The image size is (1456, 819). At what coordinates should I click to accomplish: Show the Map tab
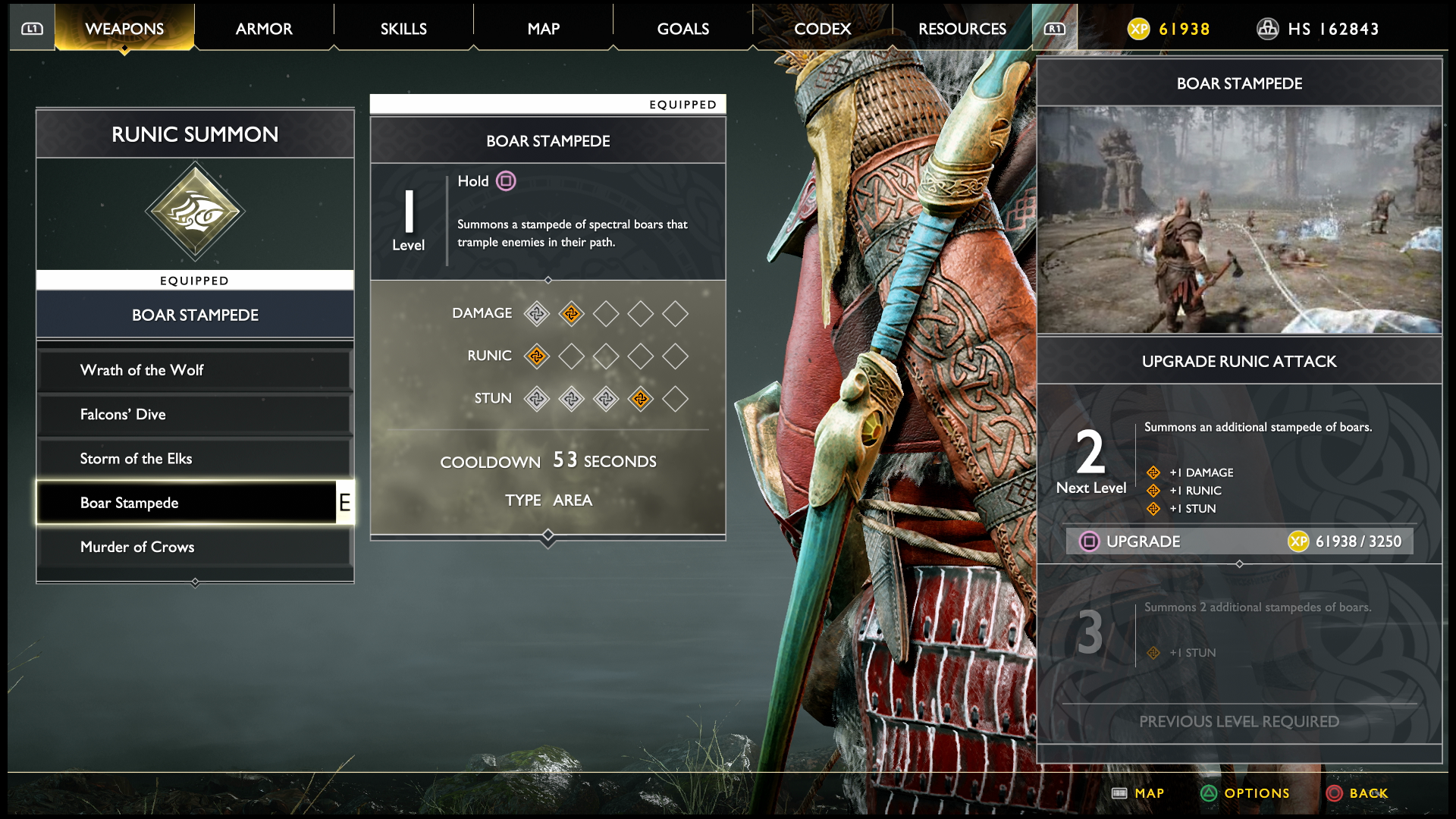click(543, 29)
